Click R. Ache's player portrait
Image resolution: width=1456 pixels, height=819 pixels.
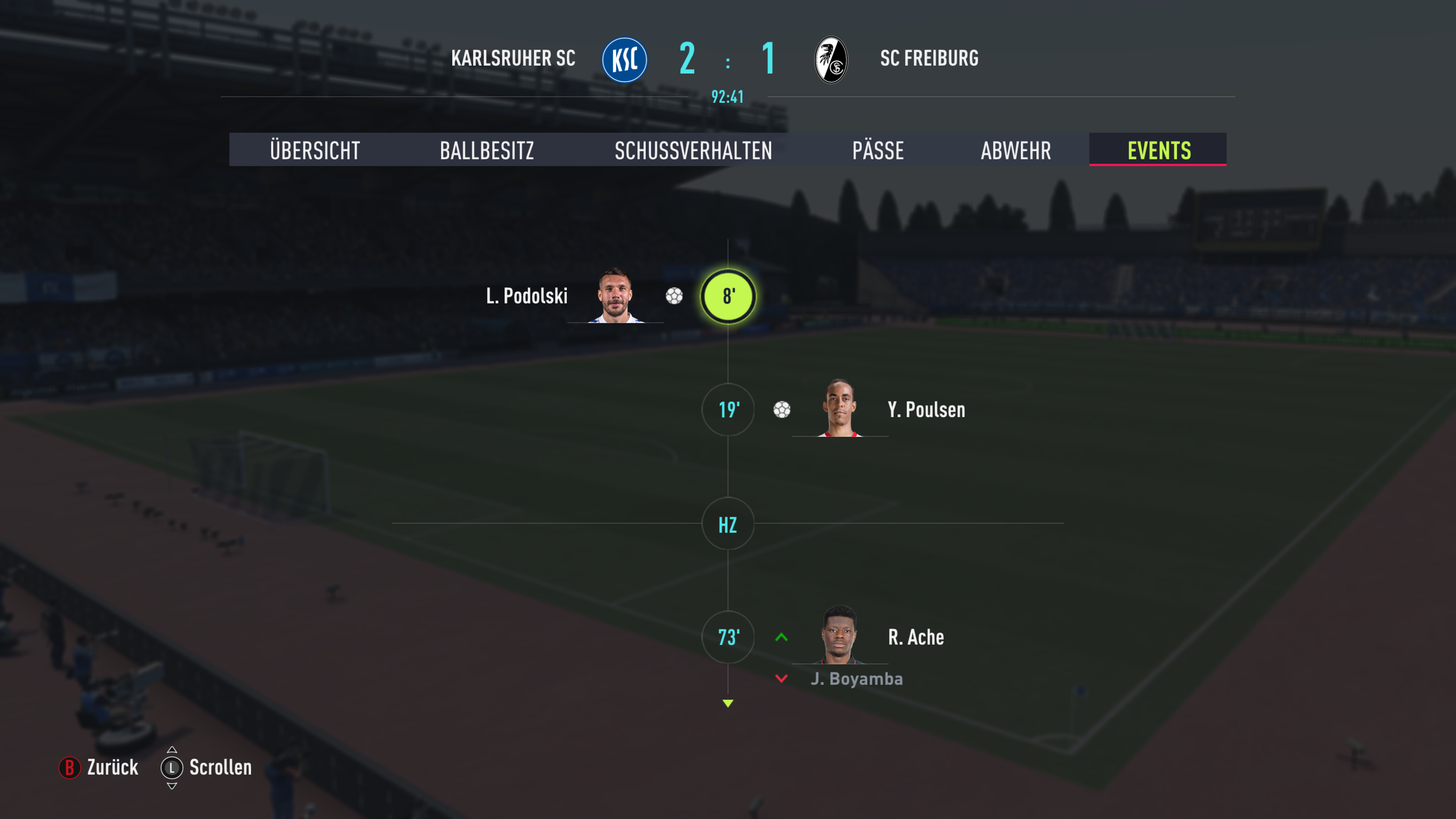(x=840, y=635)
